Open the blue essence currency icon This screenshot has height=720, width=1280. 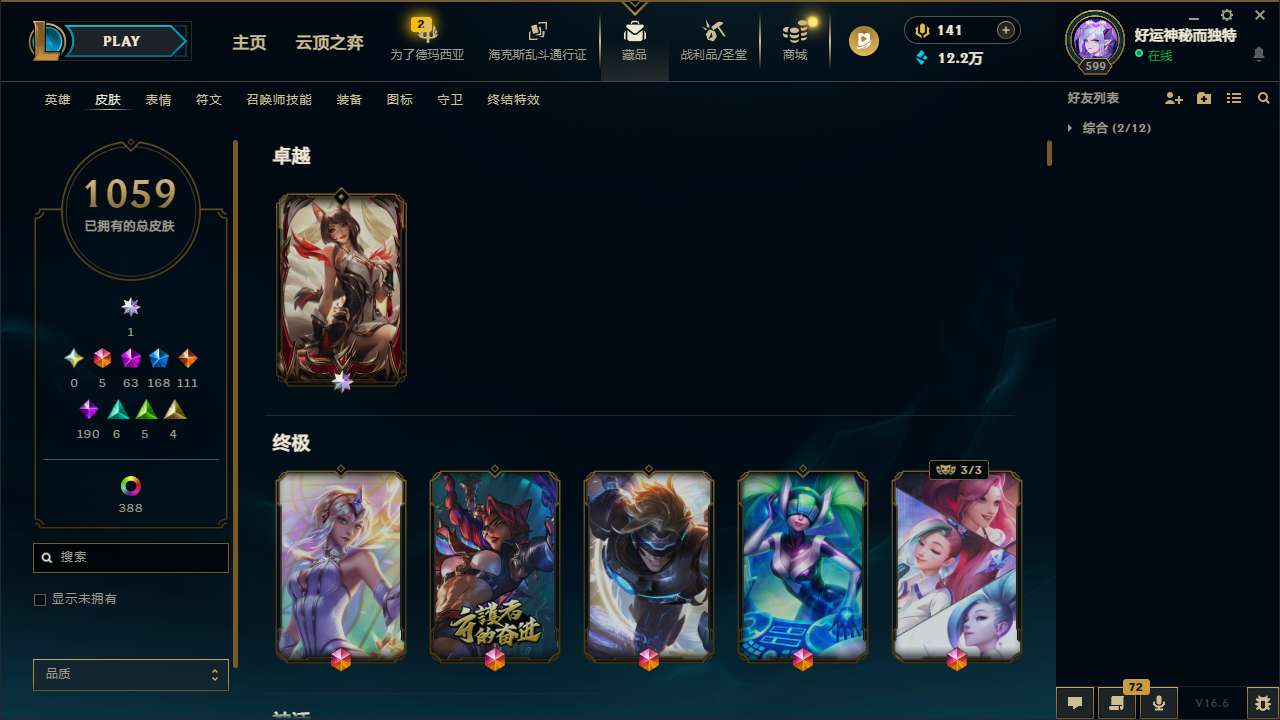[x=922, y=58]
